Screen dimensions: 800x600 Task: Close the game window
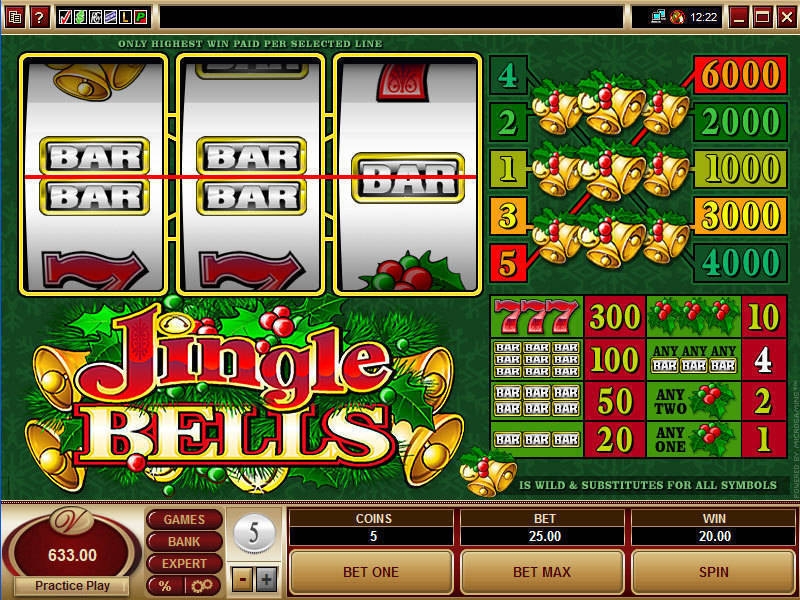pyautogui.click(x=787, y=16)
